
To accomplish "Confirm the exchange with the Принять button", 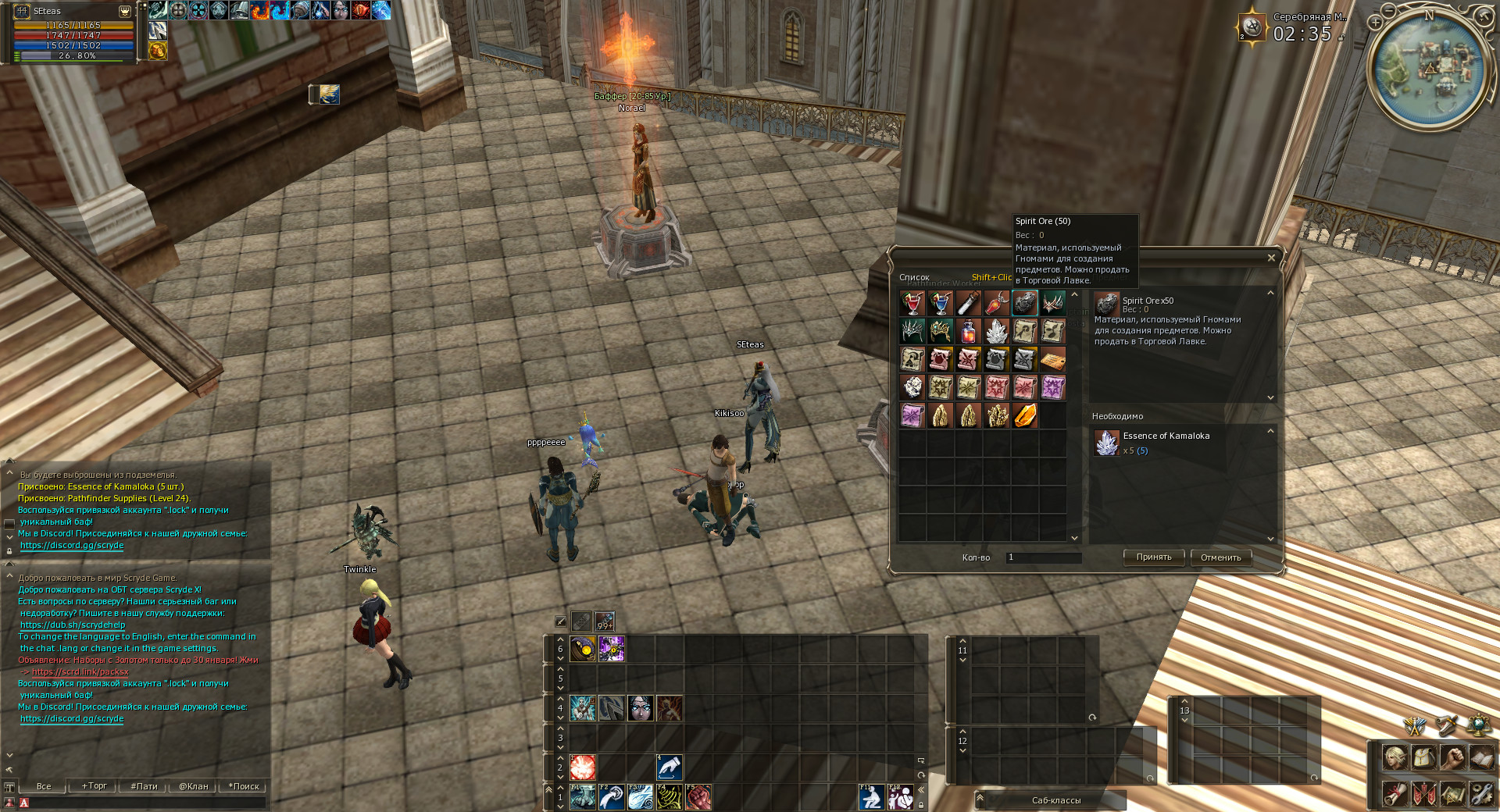I will (1154, 557).
